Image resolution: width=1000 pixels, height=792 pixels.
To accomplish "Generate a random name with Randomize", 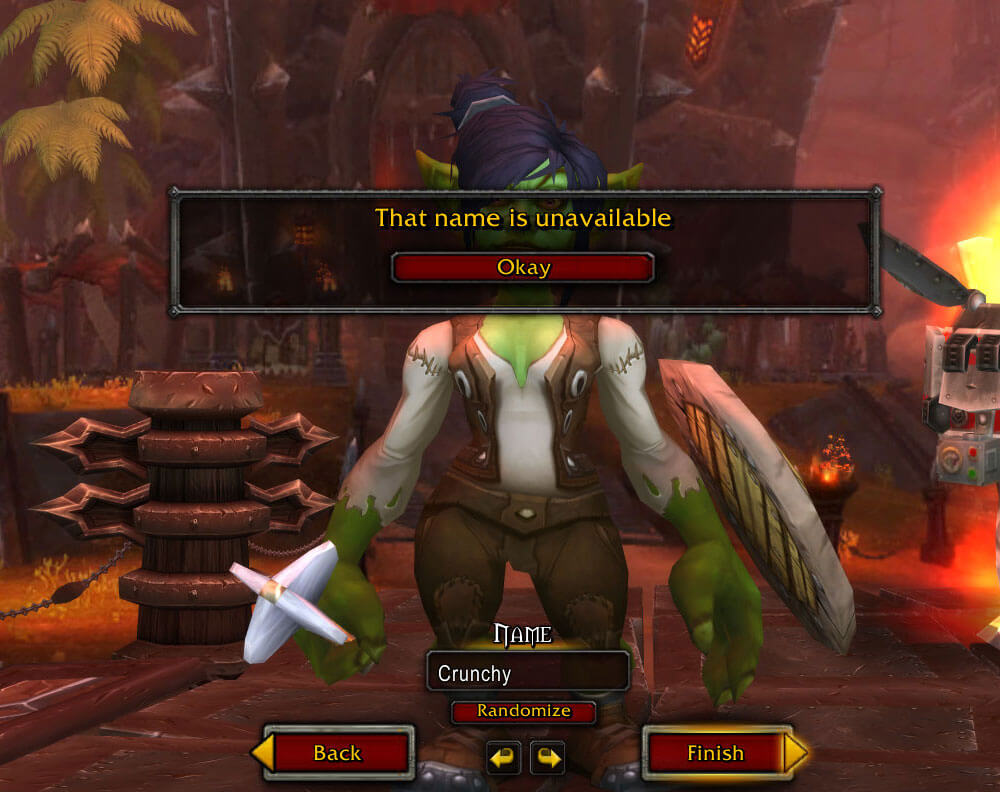I will [523, 712].
